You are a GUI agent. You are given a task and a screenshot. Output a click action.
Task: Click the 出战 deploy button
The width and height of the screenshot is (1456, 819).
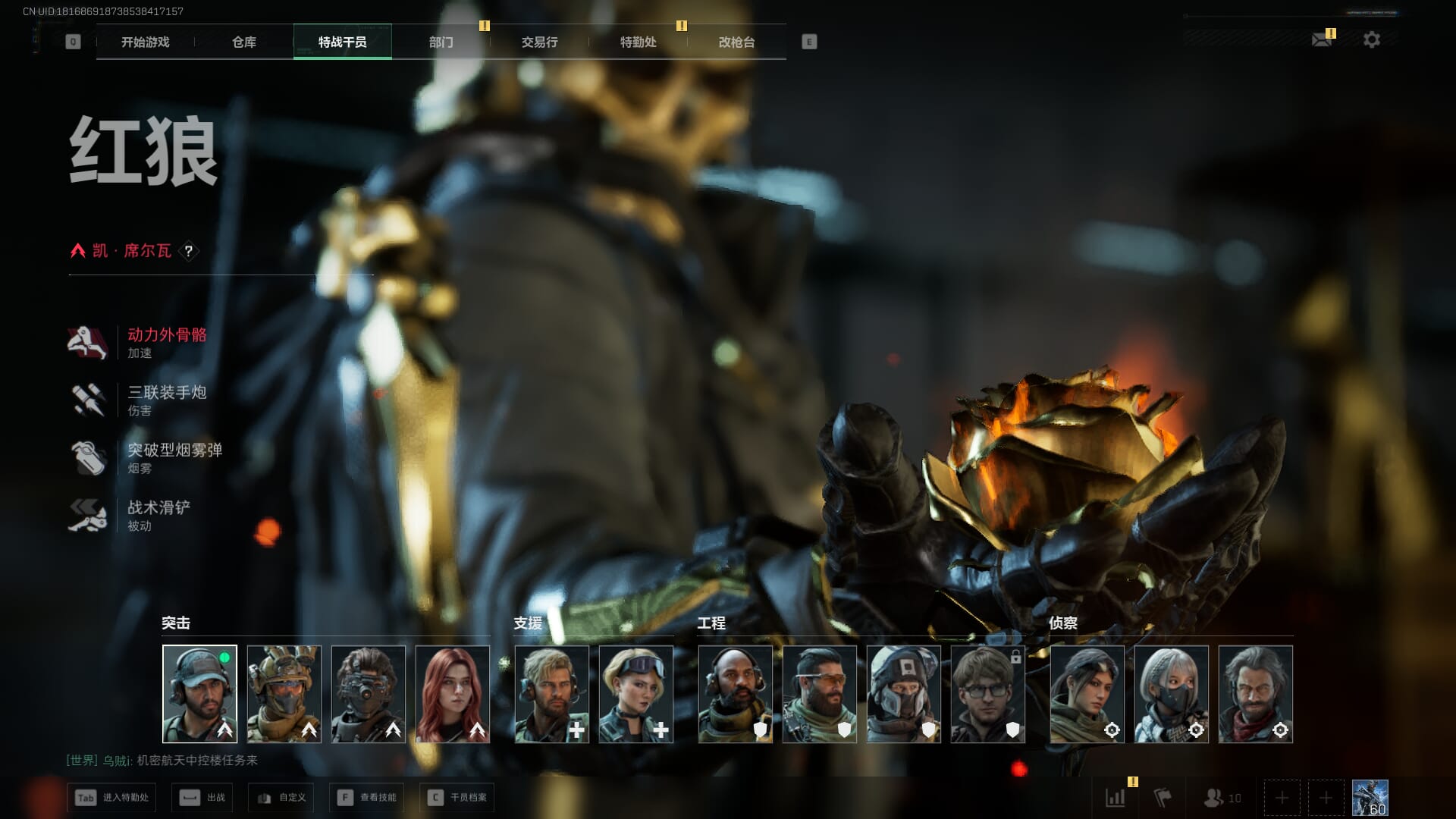tap(202, 798)
